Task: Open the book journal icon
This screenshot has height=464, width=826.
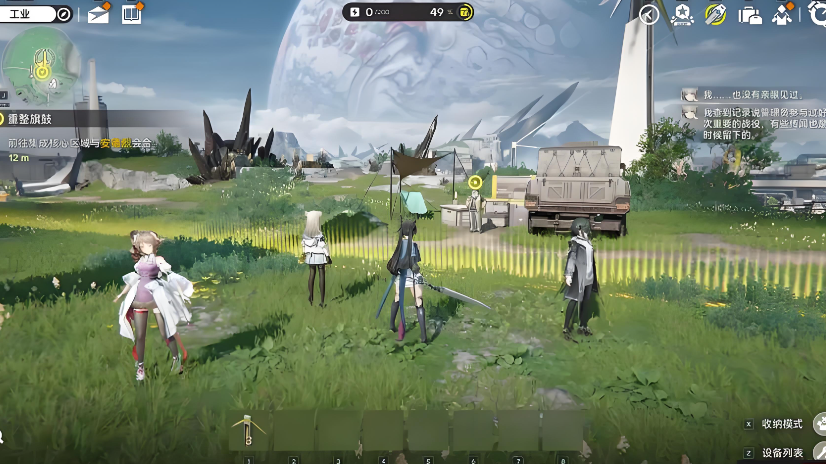Action: click(x=131, y=14)
